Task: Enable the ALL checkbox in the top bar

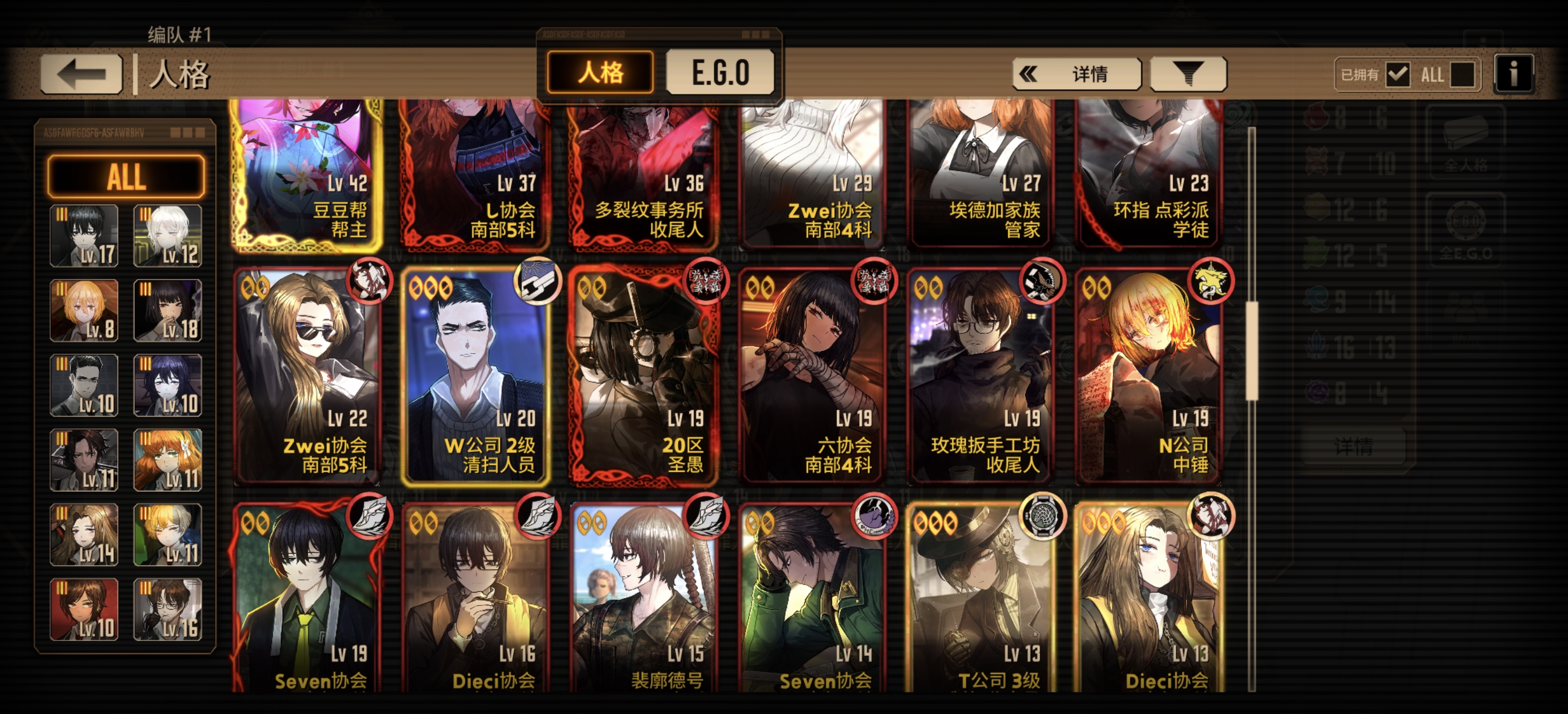Action: (1465, 73)
